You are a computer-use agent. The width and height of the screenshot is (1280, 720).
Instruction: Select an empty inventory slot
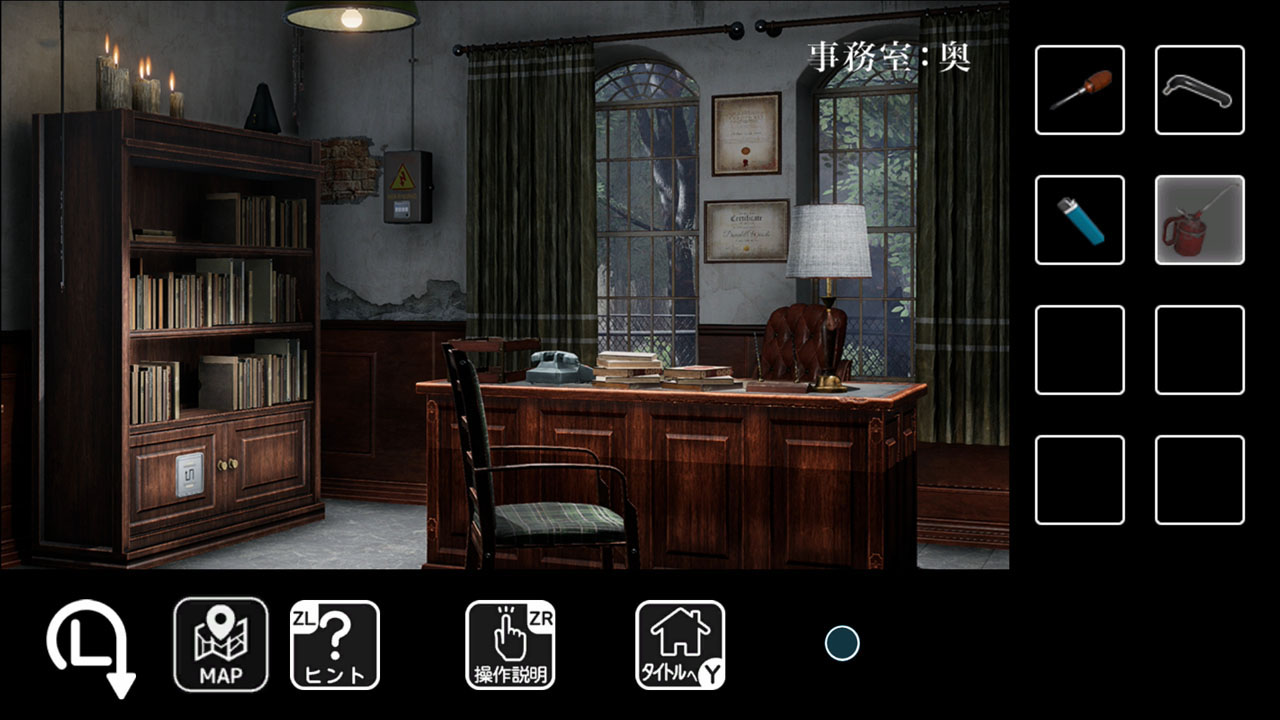pos(1079,352)
